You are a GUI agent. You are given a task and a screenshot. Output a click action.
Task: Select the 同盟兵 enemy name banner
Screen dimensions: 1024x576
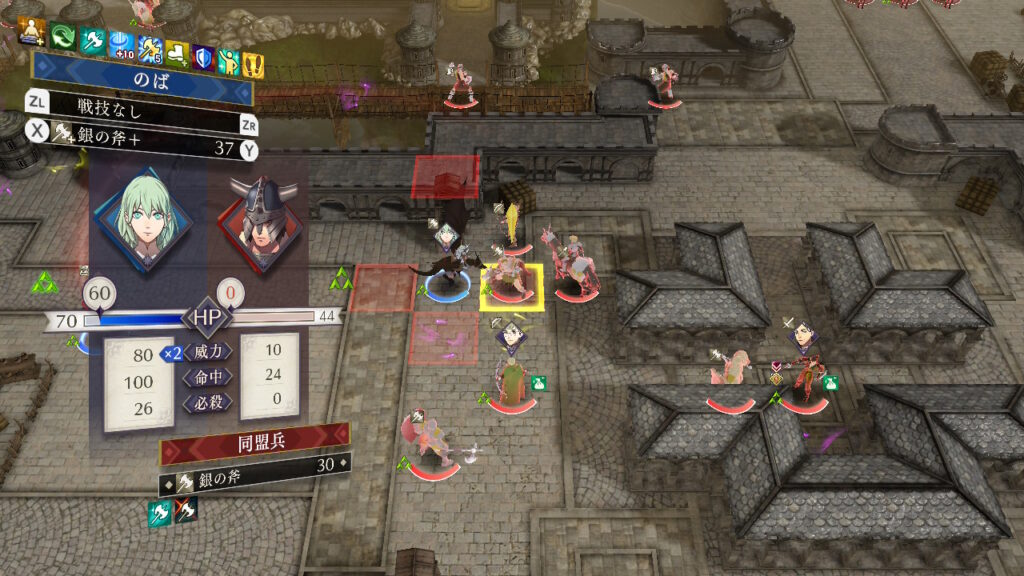point(254,443)
